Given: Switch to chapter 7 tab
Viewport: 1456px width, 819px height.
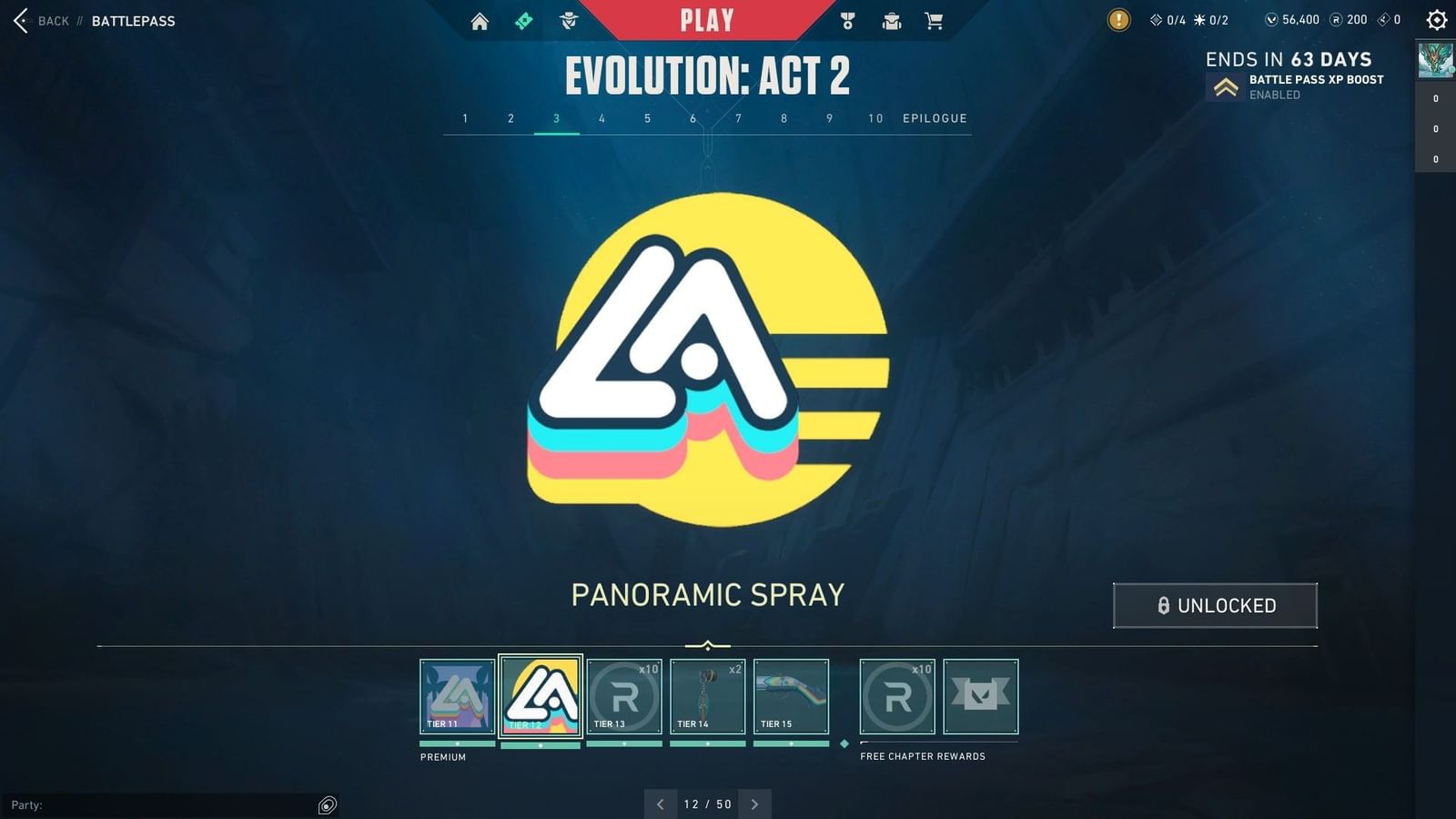Looking at the screenshot, I should pos(738,118).
